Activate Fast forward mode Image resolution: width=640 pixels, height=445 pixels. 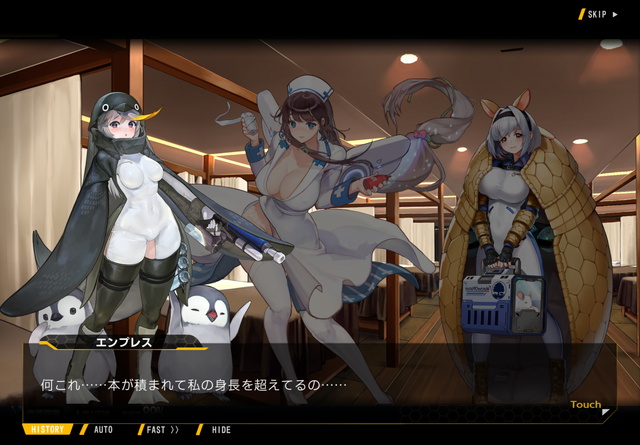[x=160, y=430]
